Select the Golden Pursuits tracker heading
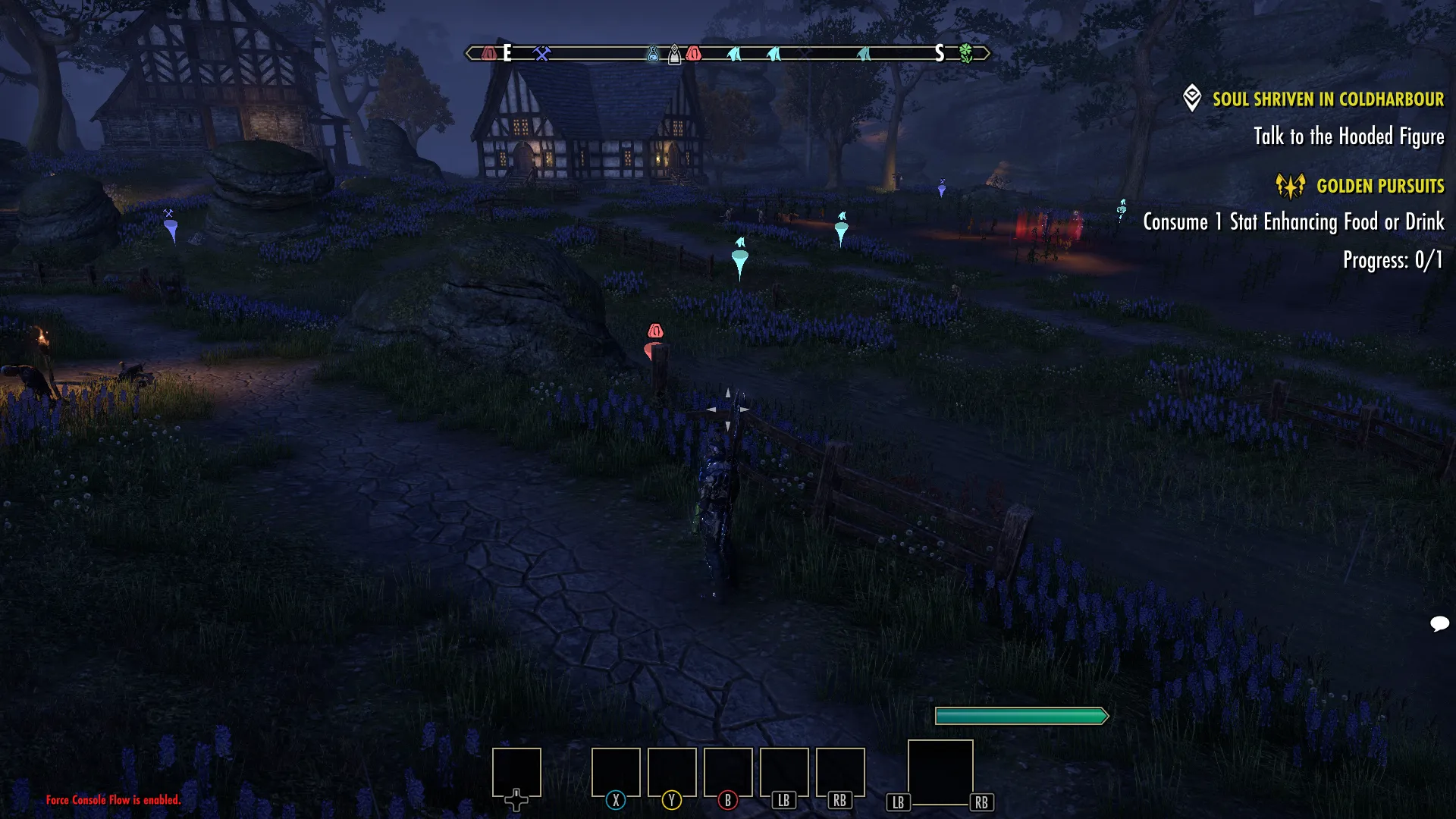1456x819 pixels. [x=1379, y=186]
